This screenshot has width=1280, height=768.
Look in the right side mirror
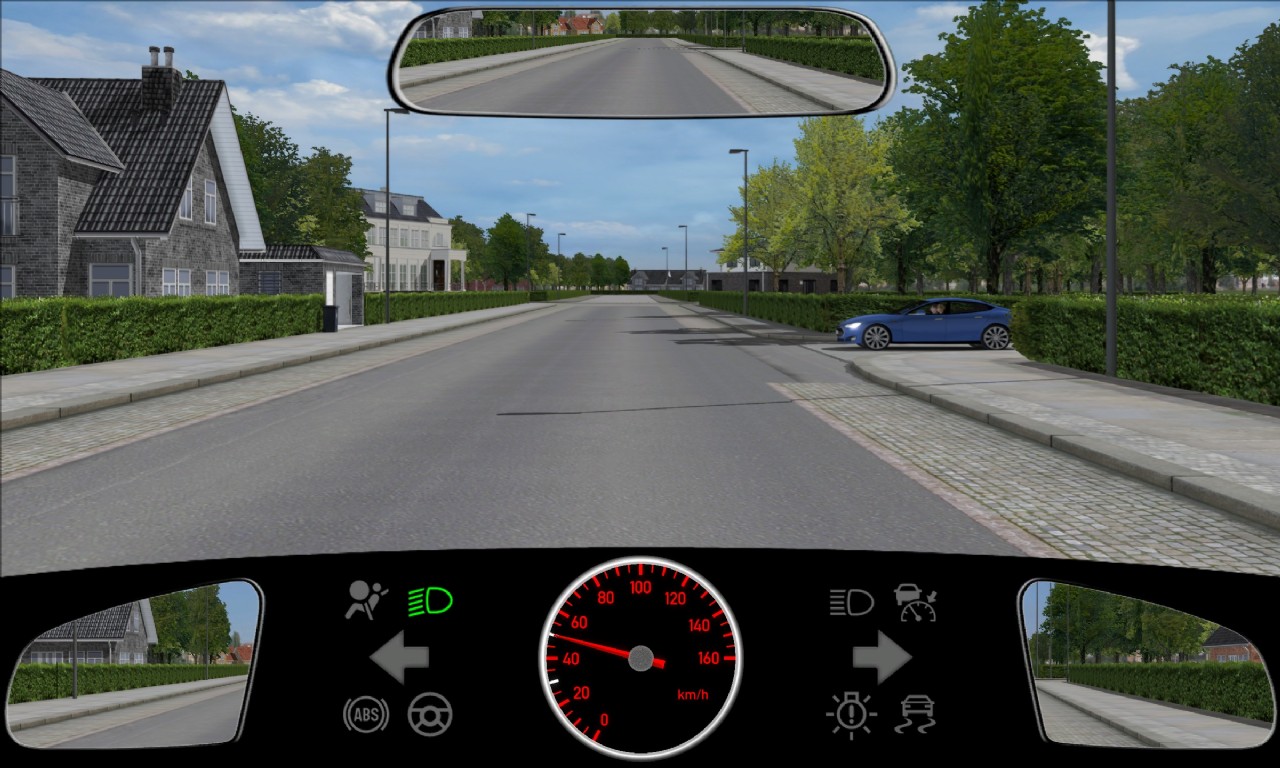click(x=1148, y=663)
